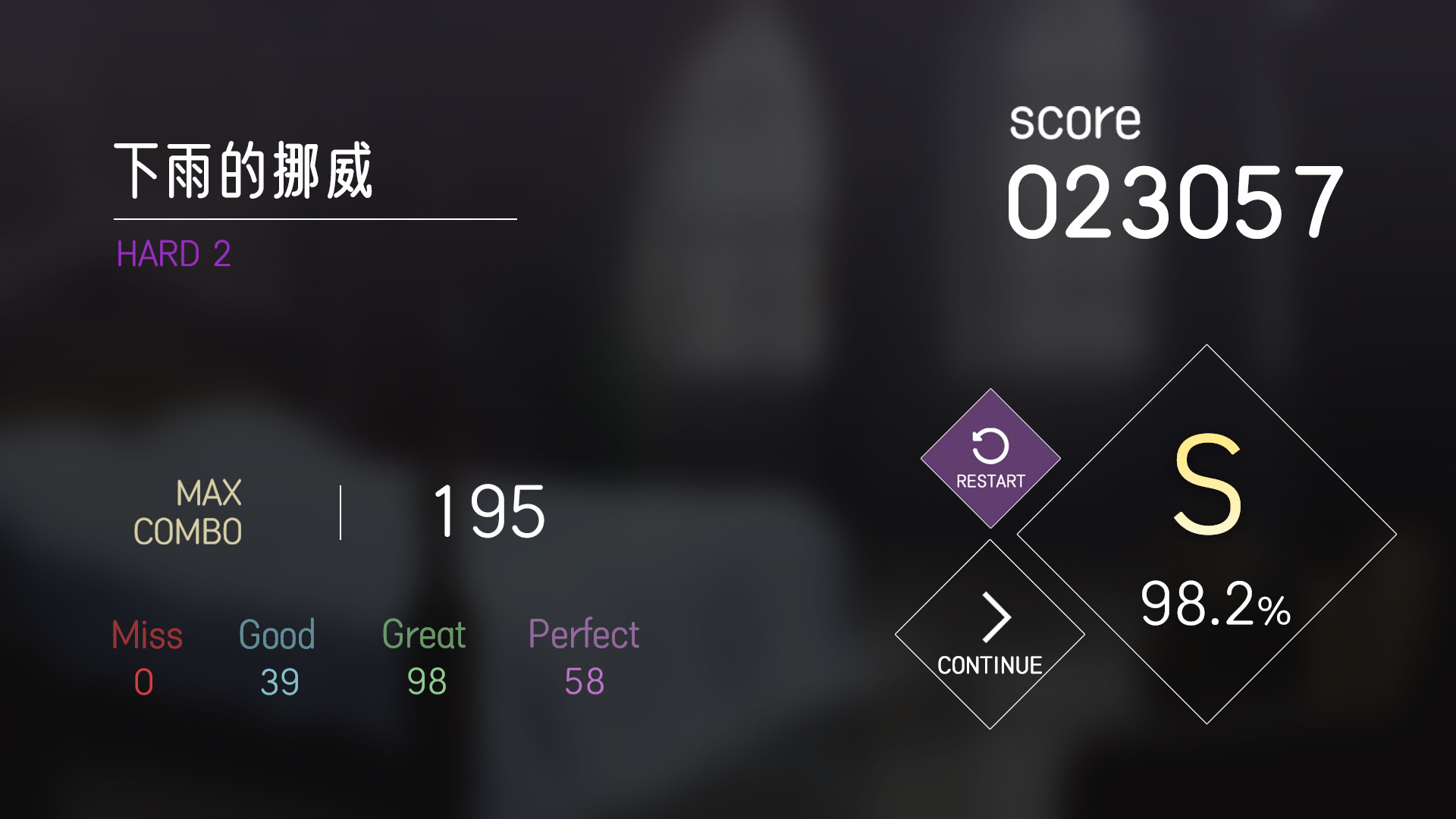Click the Miss count showing 0
This screenshot has width=1456, height=819.
pyautogui.click(x=146, y=681)
